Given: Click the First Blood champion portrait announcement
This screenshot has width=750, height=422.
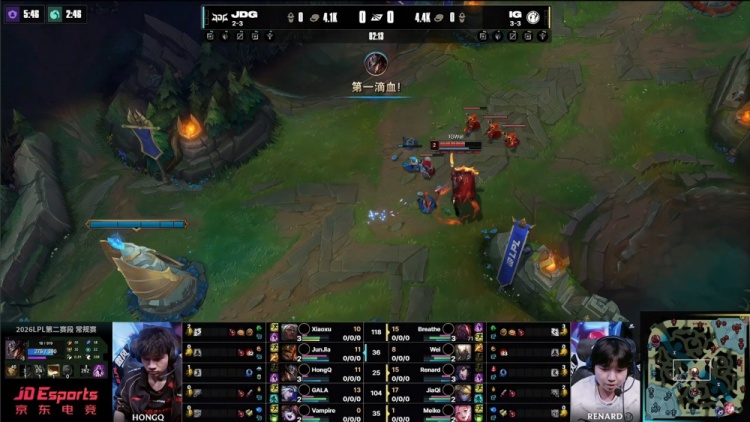Looking at the screenshot, I should click(x=376, y=64).
